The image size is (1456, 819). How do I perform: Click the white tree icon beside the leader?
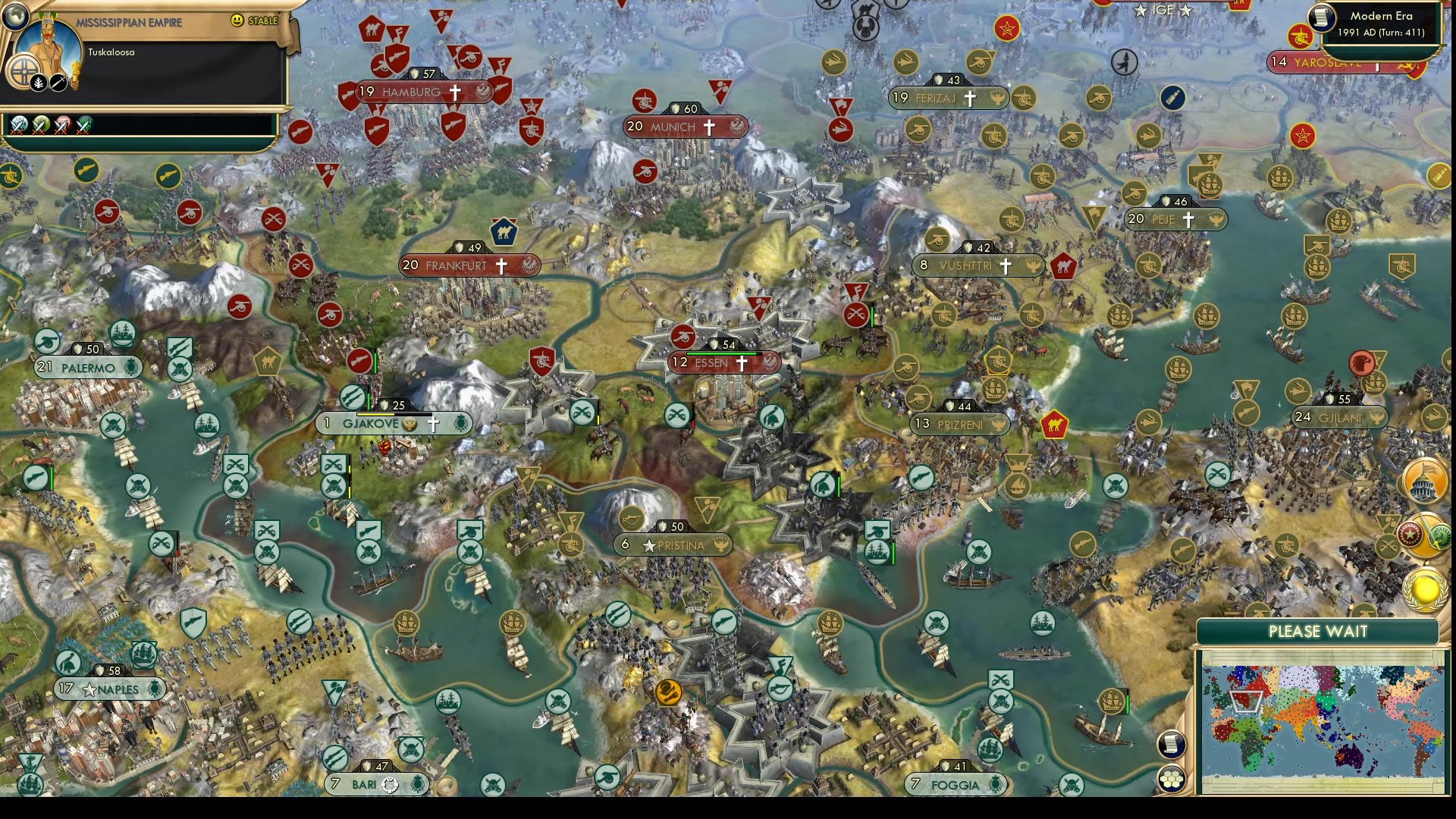tap(38, 82)
